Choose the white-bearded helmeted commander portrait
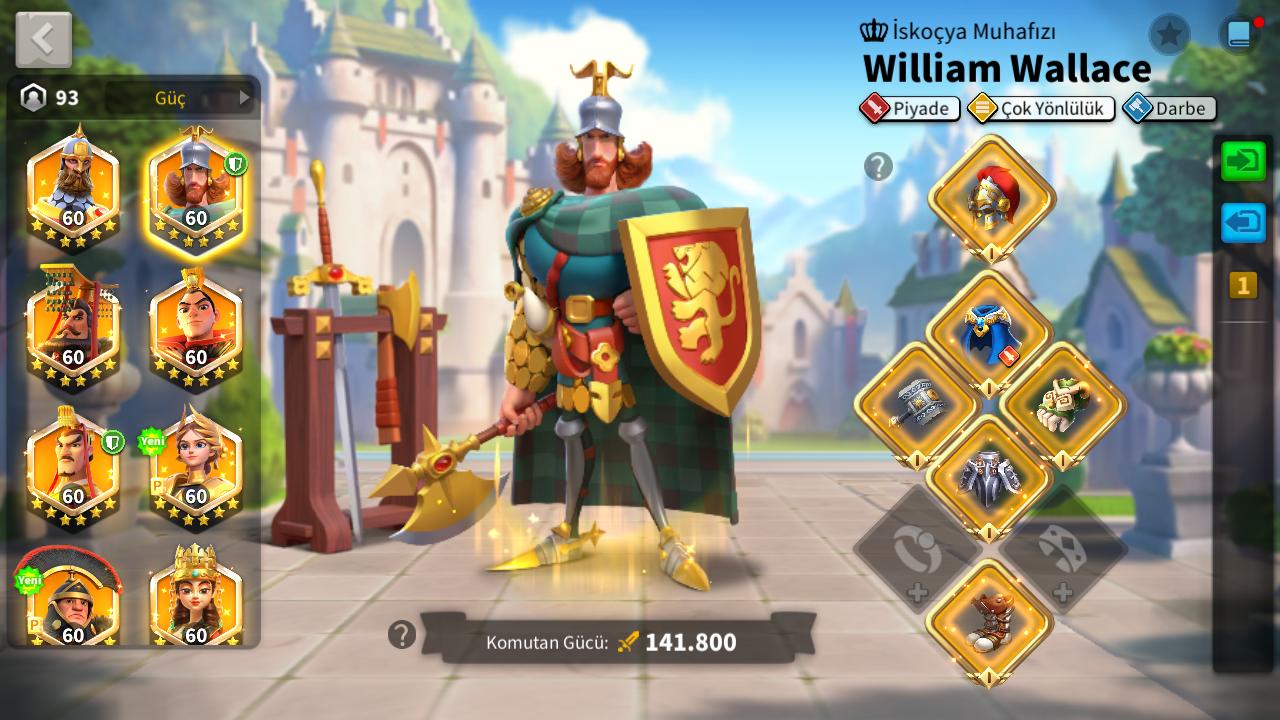 [73, 189]
